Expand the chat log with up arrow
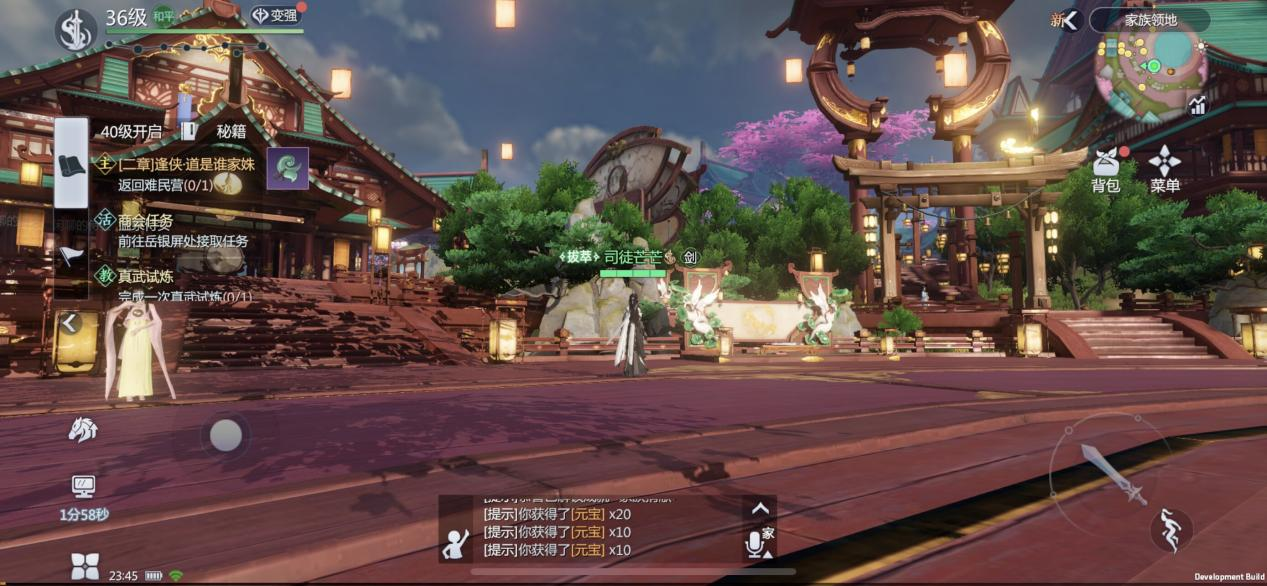The width and height of the screenshot is (1267, 586). click(760, 508)
